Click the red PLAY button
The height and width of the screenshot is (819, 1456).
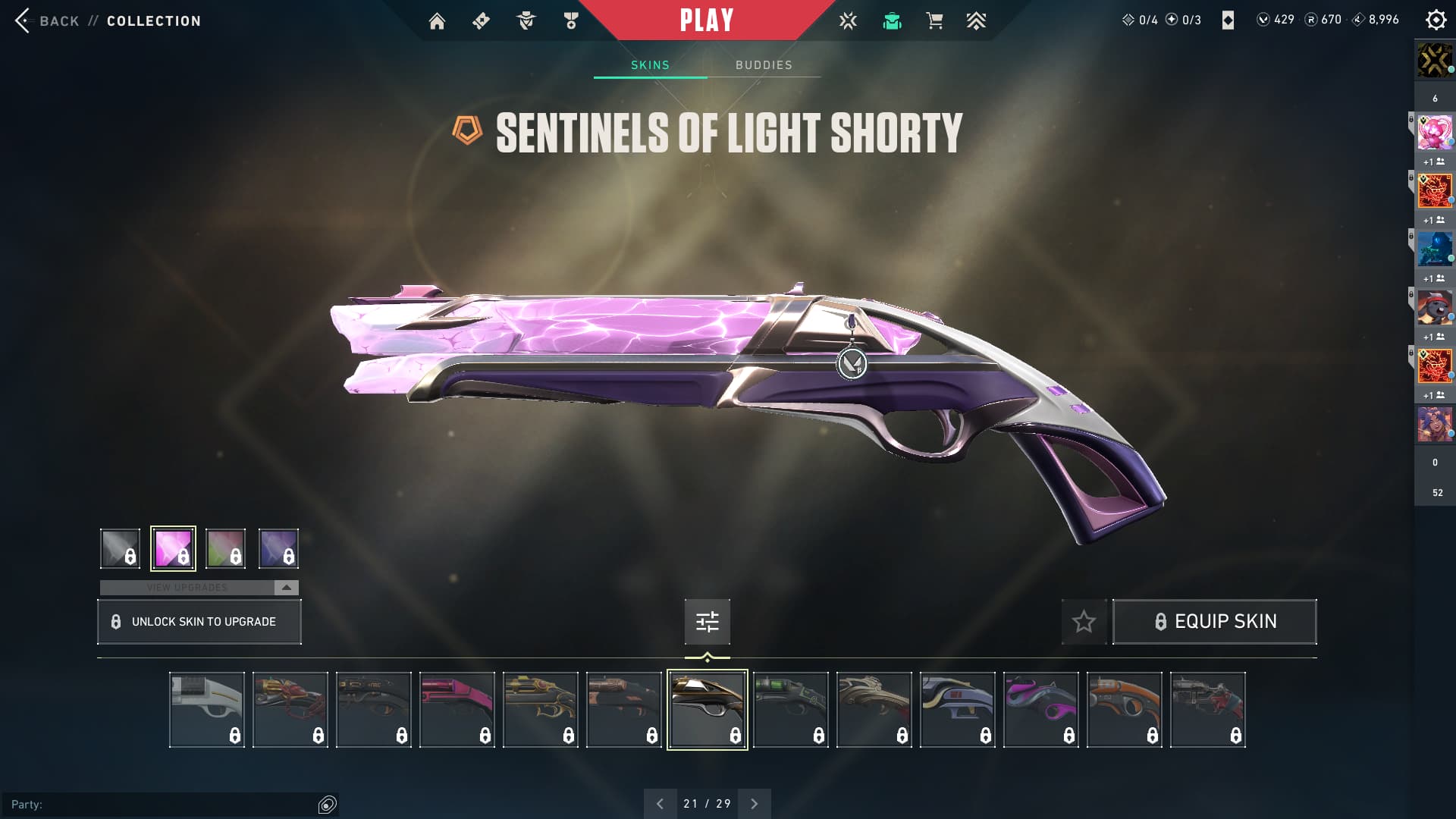[x=706, y=20]
